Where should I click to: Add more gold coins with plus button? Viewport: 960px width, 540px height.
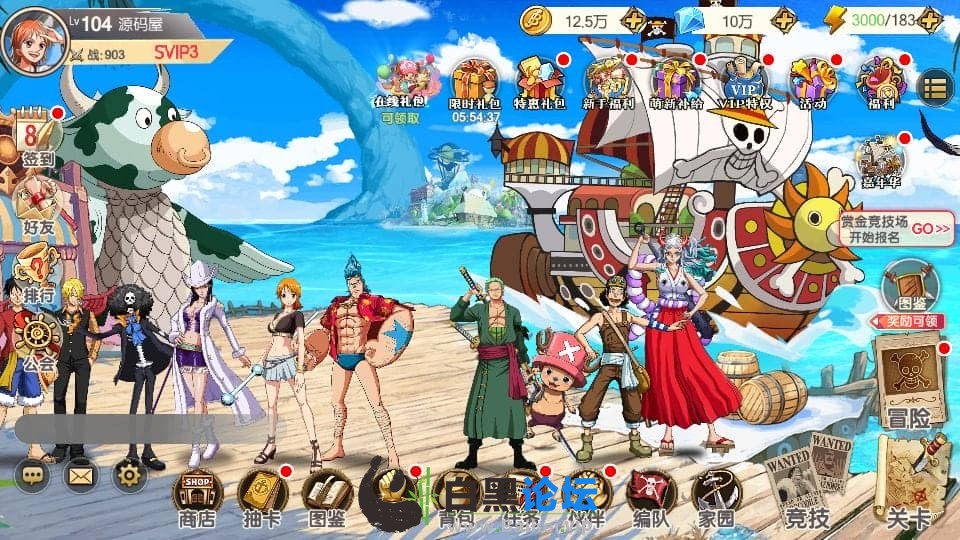coord(632,20)
